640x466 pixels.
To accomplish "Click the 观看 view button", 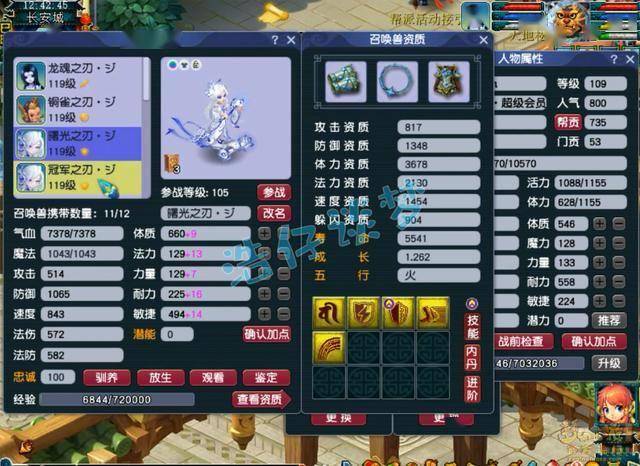I will (212, 378).
